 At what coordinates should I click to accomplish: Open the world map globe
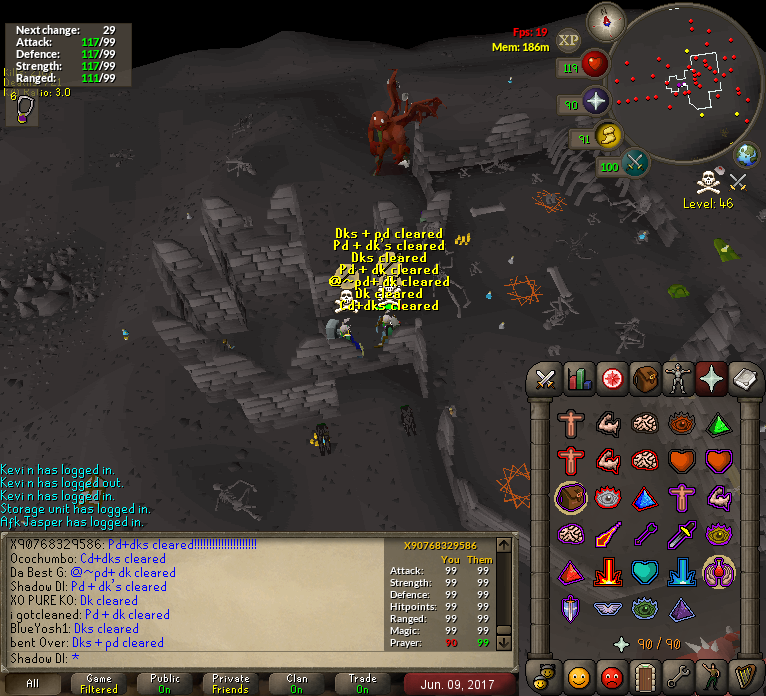tap(746, 155)
